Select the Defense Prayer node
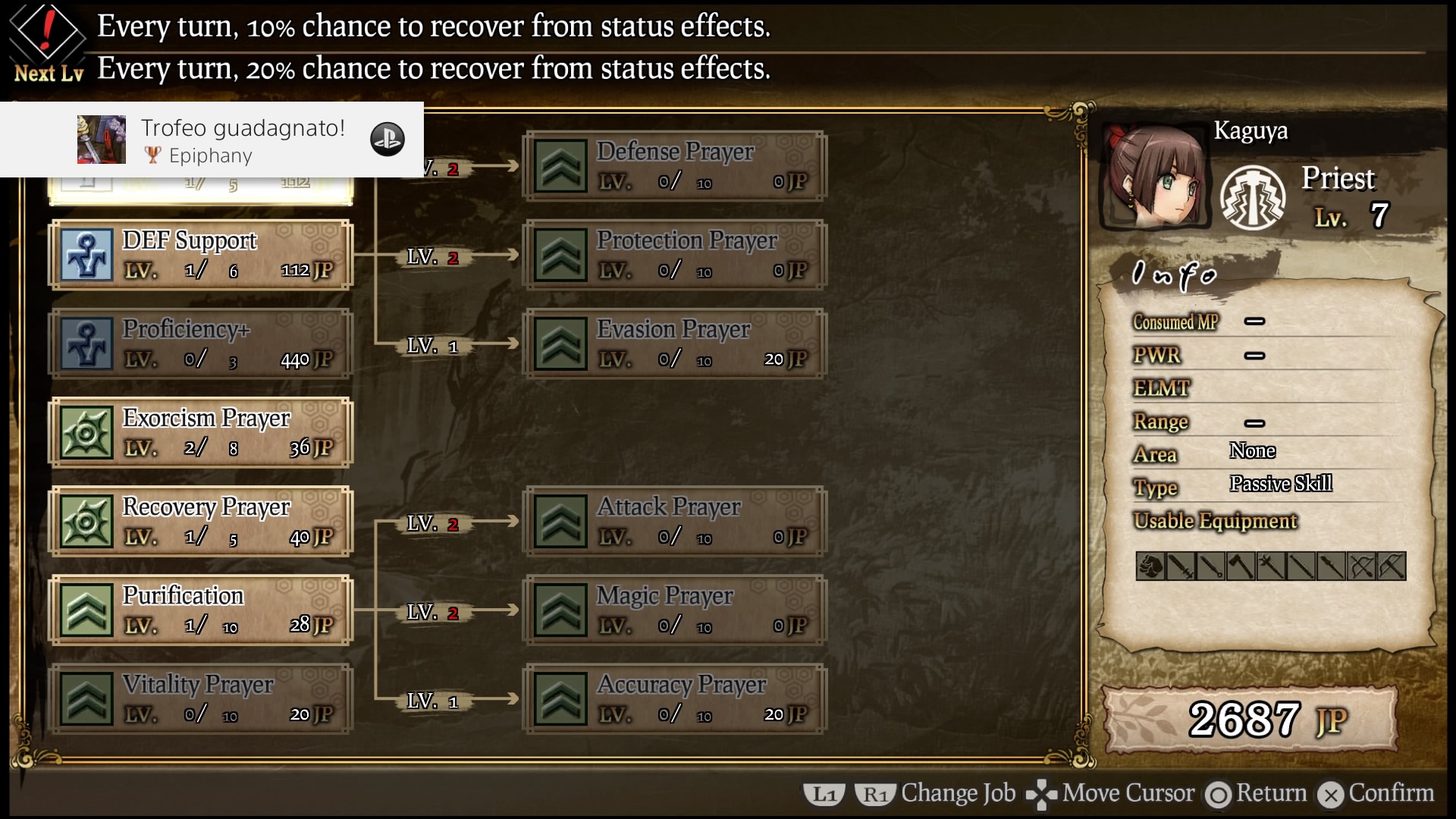This screenshot has height=819, width=1456. pos(674,166)
